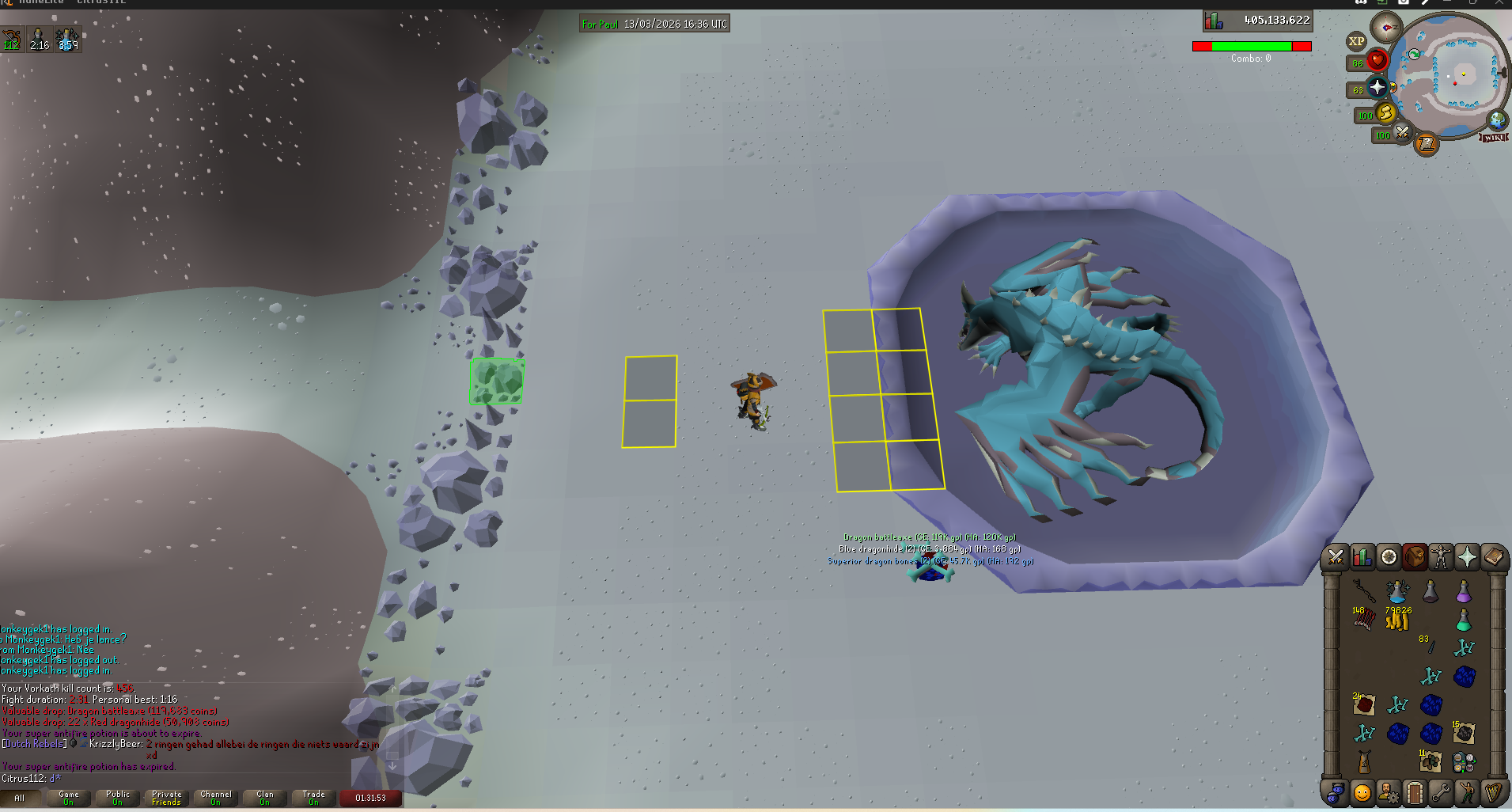The image size is (1512, 812).
Task: Toggle run with the run energy orb
Action: (1385, 113)
